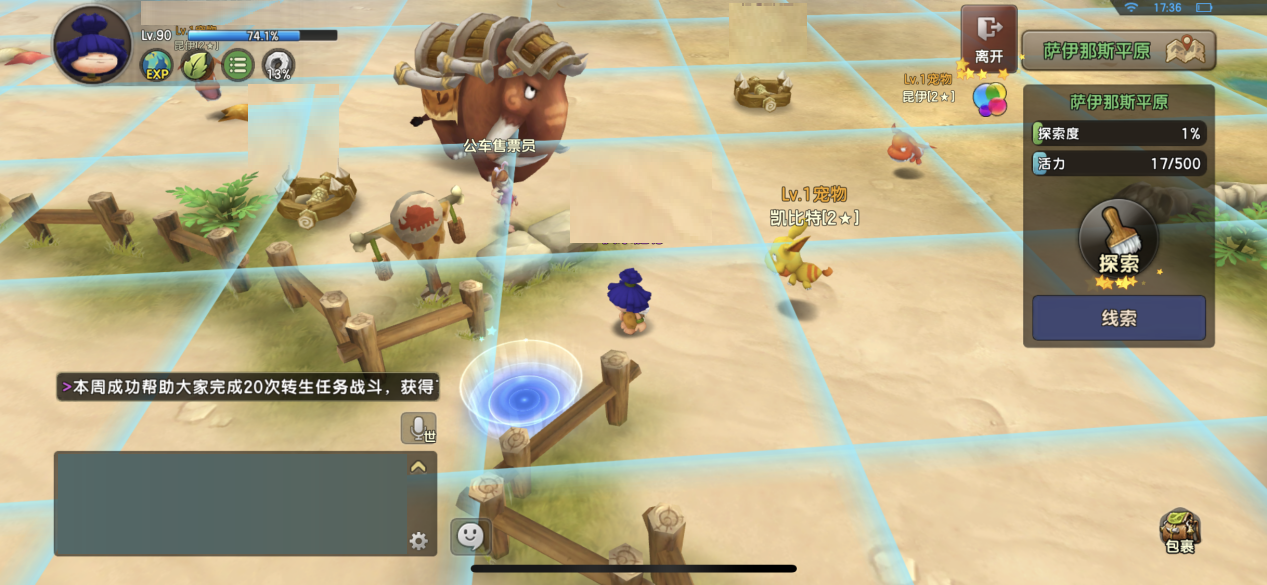Start exploring with the 探索 brush button
This screenshot has height=585, width=1267.
pyautogui.click(x=1118, y=243)
